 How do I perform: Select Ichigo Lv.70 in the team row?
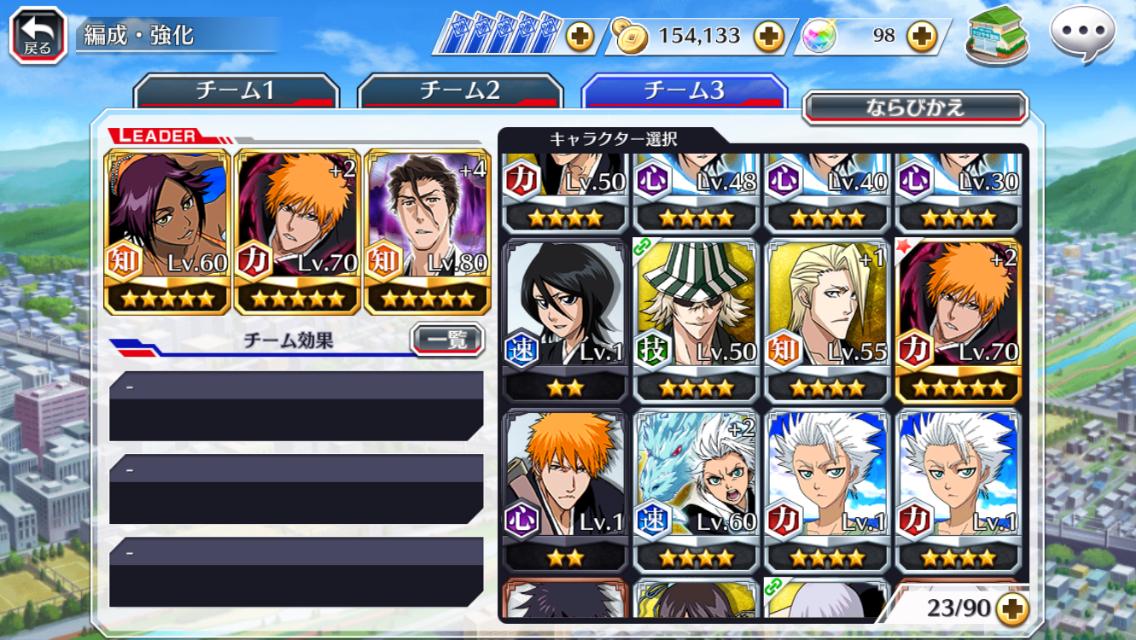tap(298, 232)
